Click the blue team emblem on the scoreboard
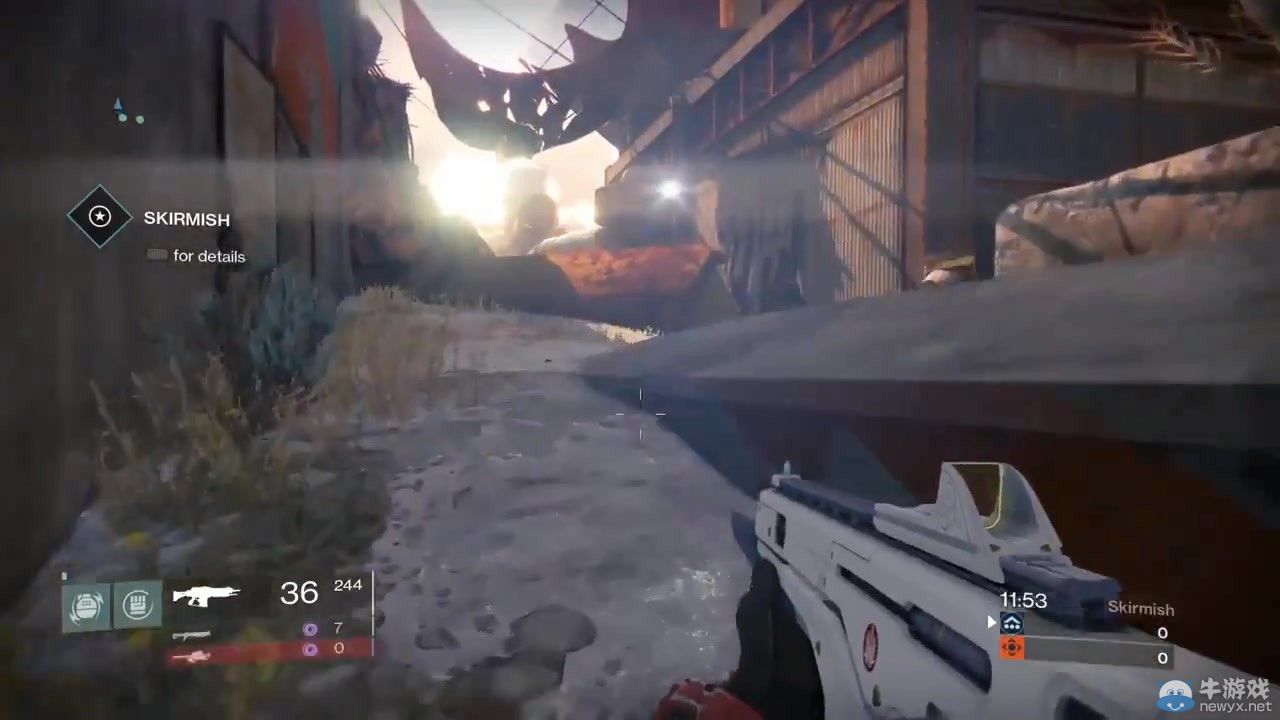The height and width of the screenshot is (720, 1280). click(x=1012, y=622)
